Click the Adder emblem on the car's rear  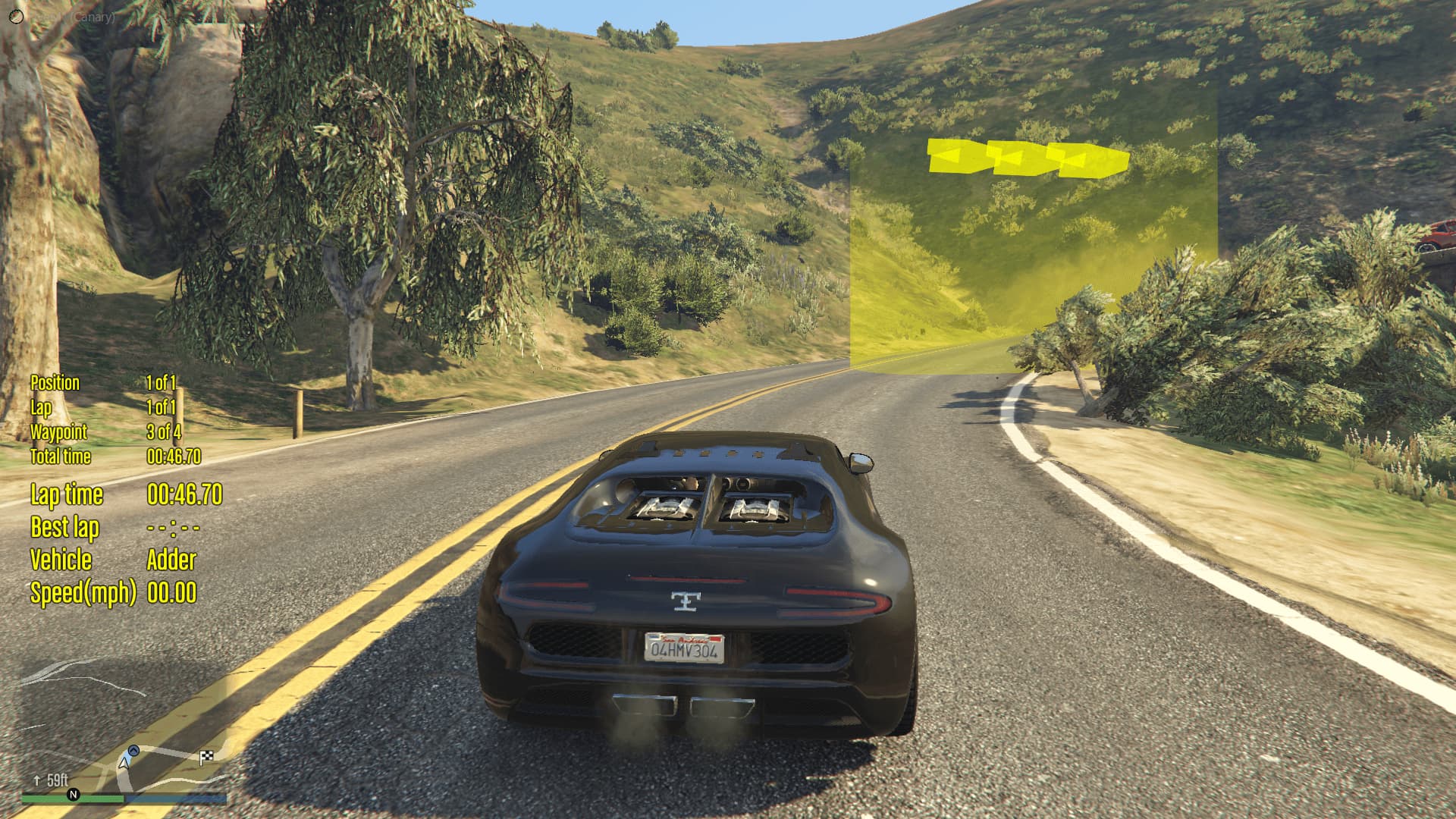tap(685, 603)
